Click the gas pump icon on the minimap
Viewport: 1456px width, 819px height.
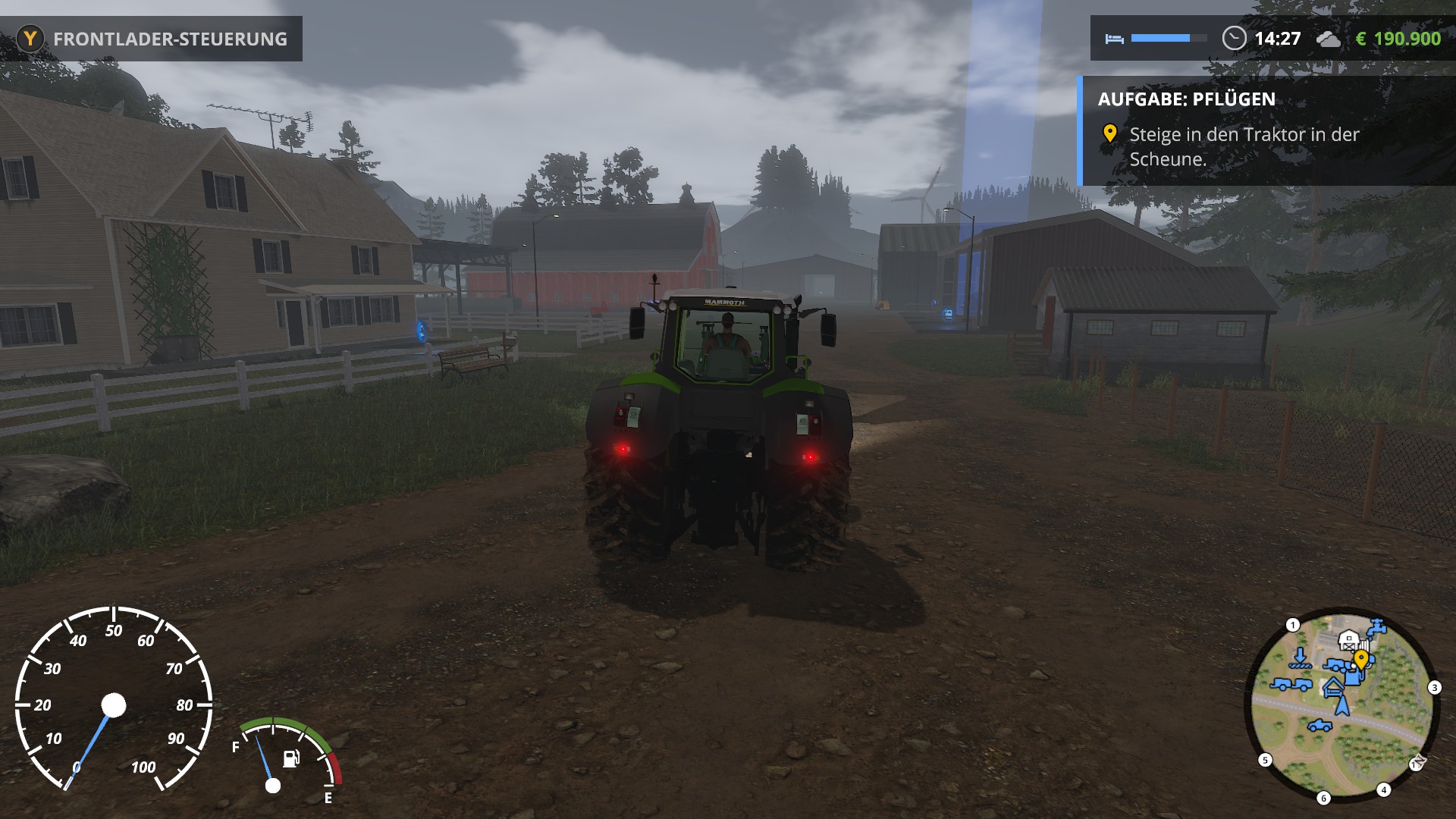point(1351,677)
